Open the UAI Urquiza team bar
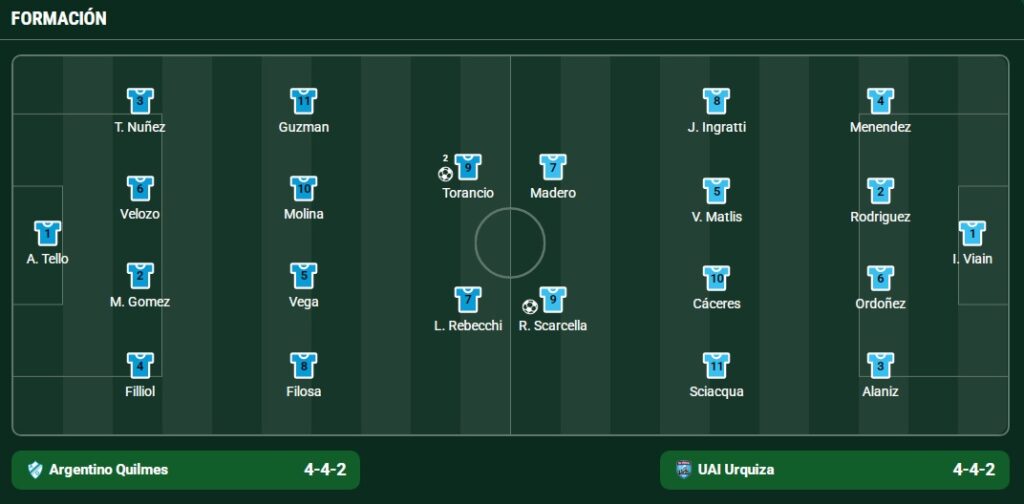Screen dimensions: 1024x504 pos(835,470)
